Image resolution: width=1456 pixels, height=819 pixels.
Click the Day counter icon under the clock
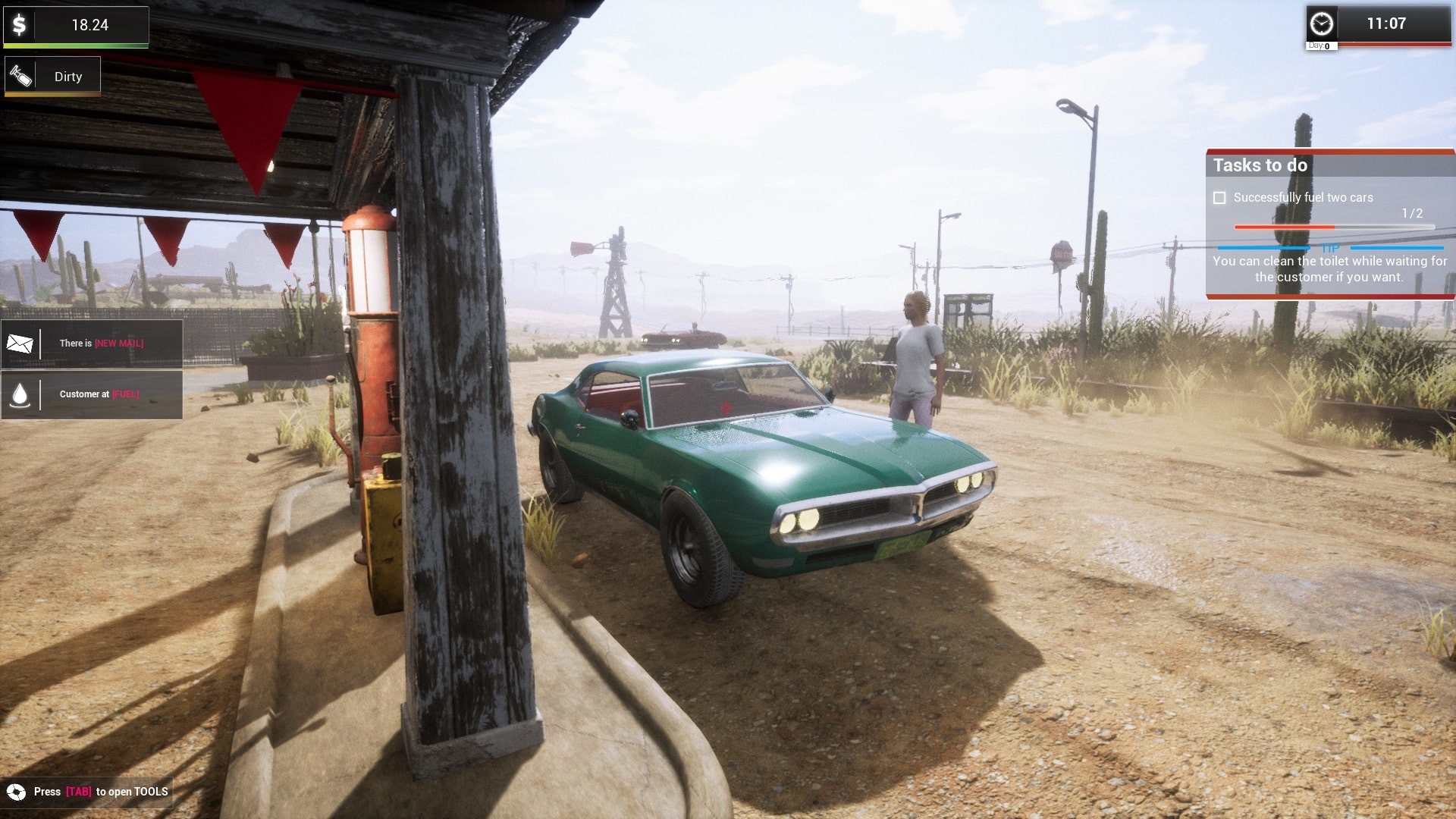[1318, 45]
